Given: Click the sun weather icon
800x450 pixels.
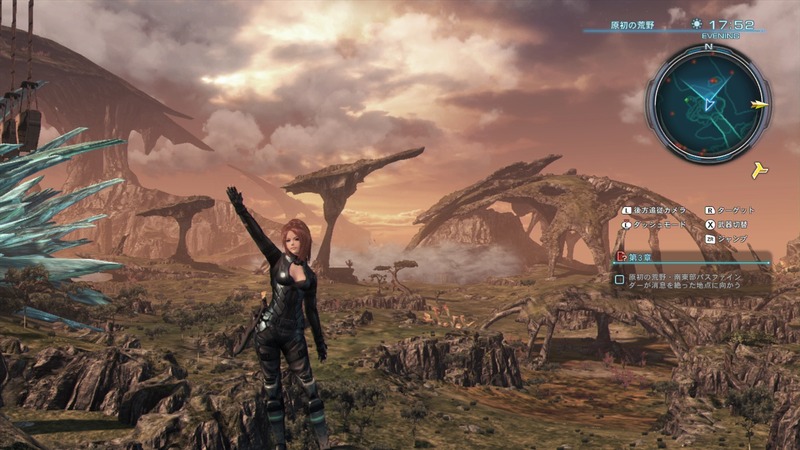Looking at the screenshot, I should pyautogui.click(x=697, y=23).
